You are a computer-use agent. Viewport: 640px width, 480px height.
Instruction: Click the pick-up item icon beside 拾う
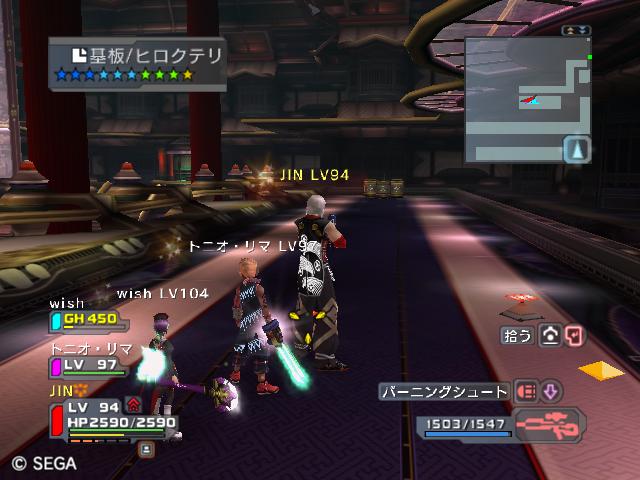click(x=549, y=336)
